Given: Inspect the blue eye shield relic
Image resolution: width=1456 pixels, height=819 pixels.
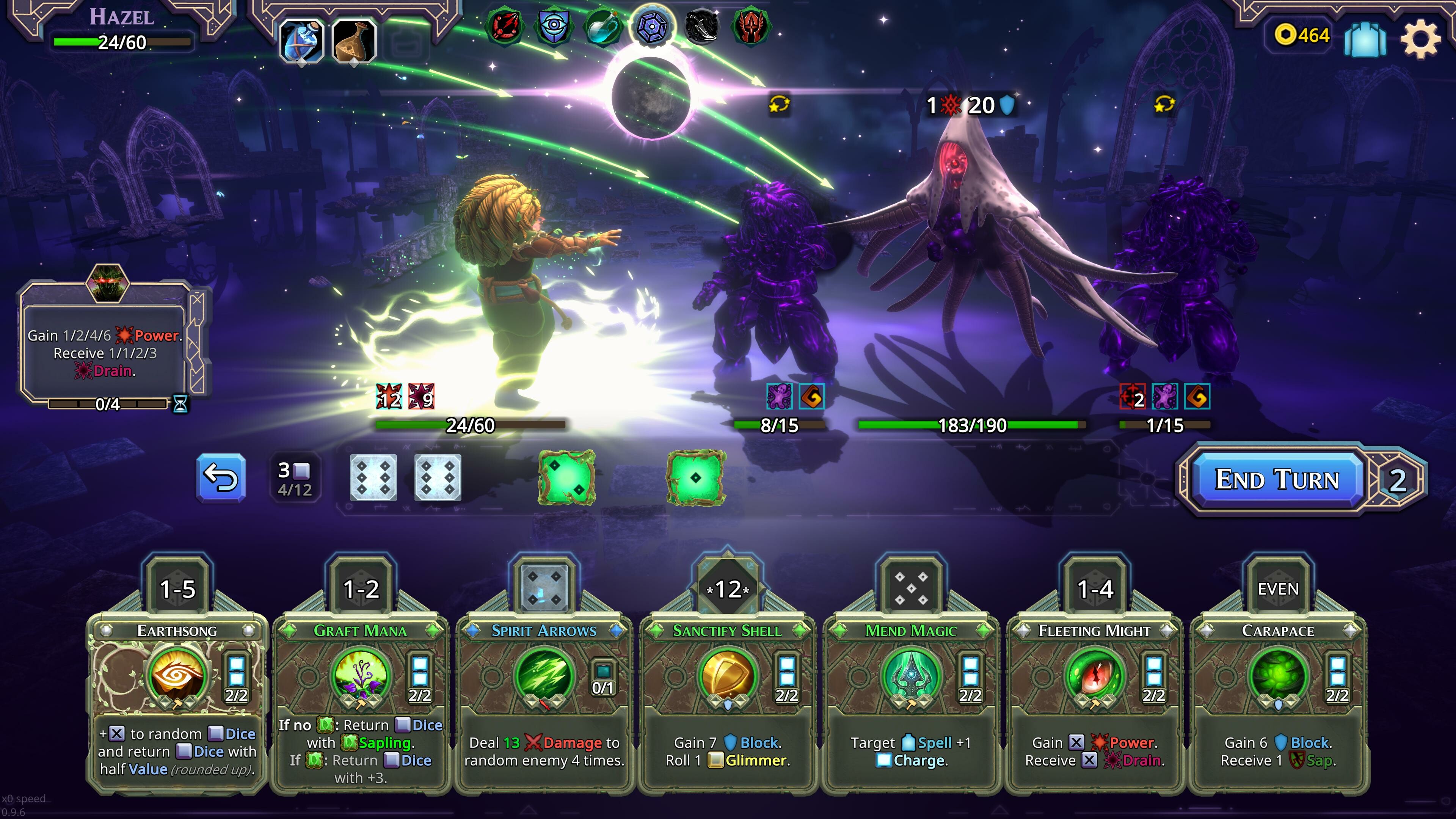Looking at the screenshot, I should coord(552,26).
